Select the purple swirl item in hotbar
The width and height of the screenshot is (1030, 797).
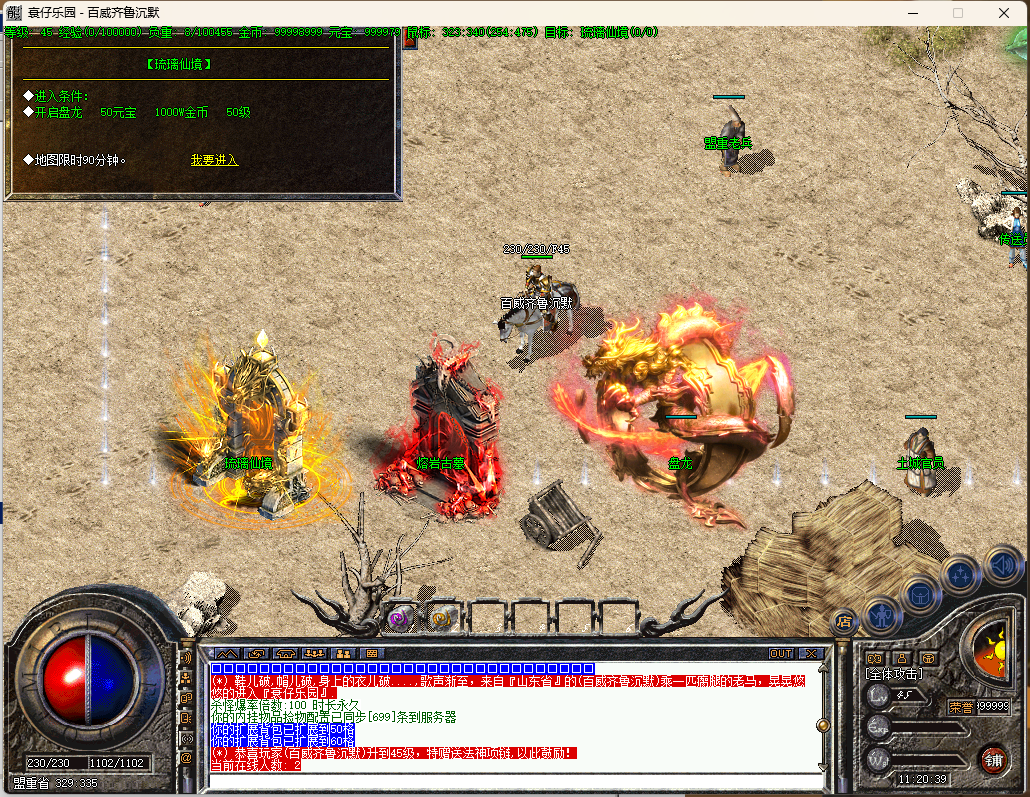click(400, 618)
